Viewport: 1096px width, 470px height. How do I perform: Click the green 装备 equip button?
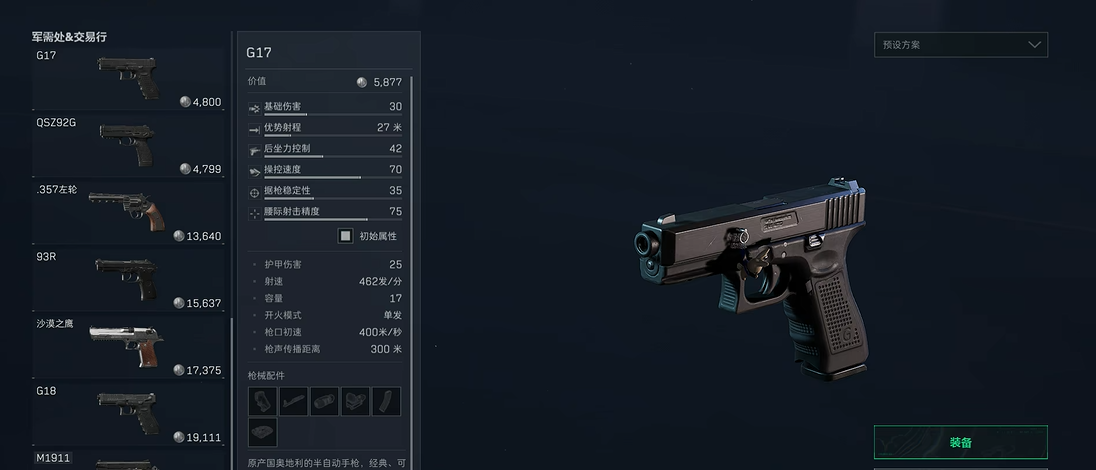click(960, 442)
